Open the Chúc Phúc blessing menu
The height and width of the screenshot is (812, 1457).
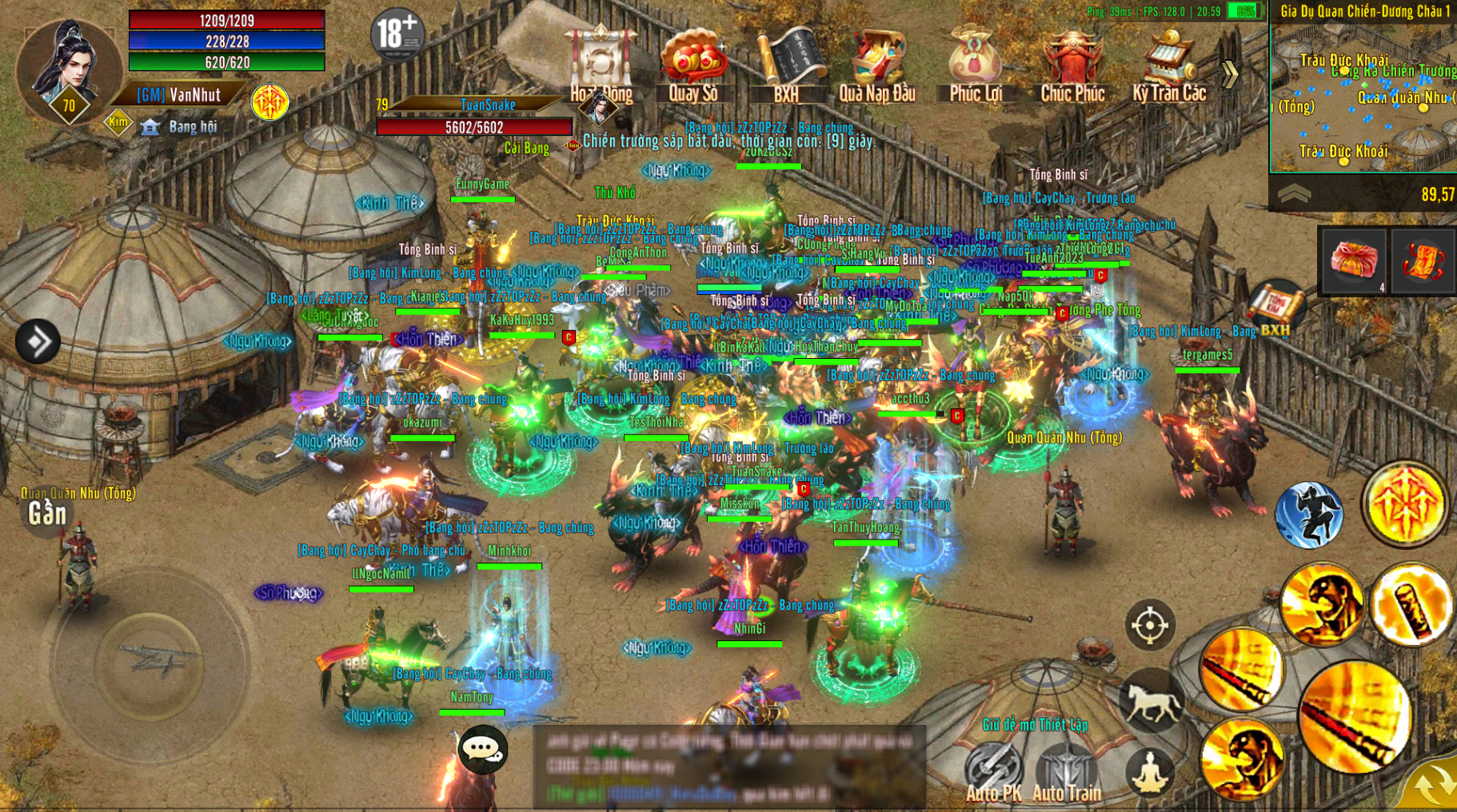coord(1072,66)
